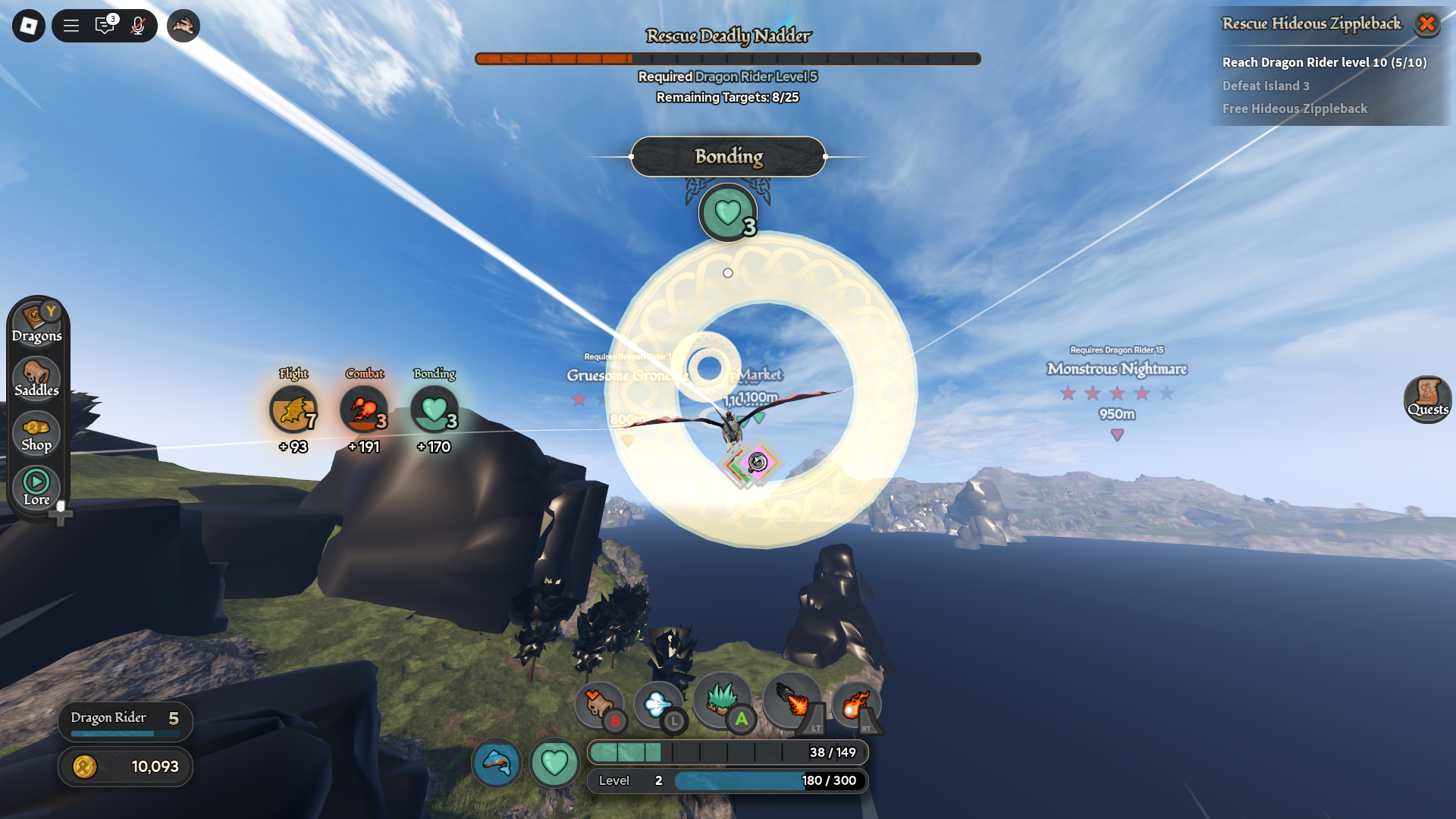Open the Shop
Viewport: 1456px width, 819px height.
pos(36,433)
